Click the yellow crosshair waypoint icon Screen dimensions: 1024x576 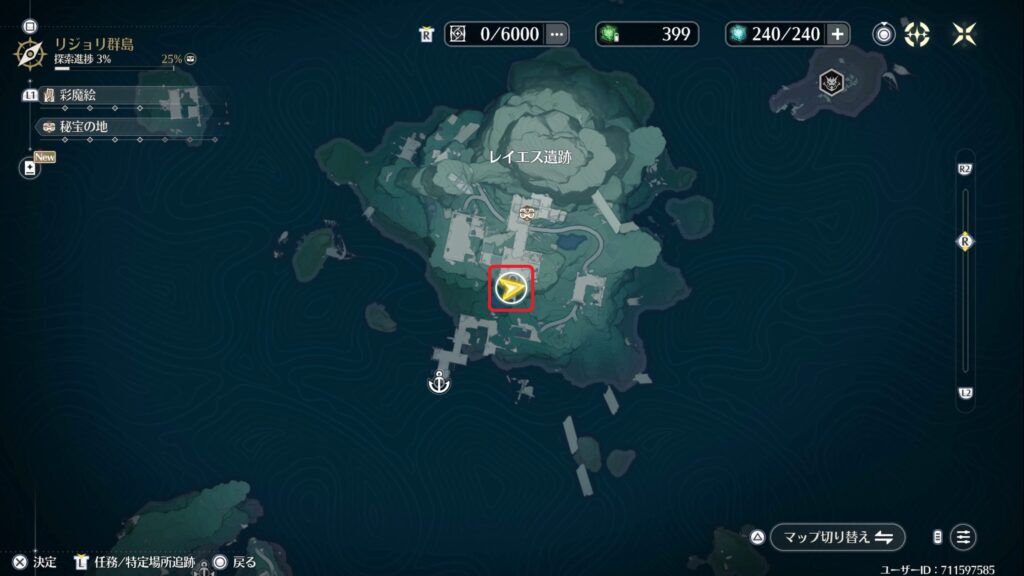(x=917, y=34)
